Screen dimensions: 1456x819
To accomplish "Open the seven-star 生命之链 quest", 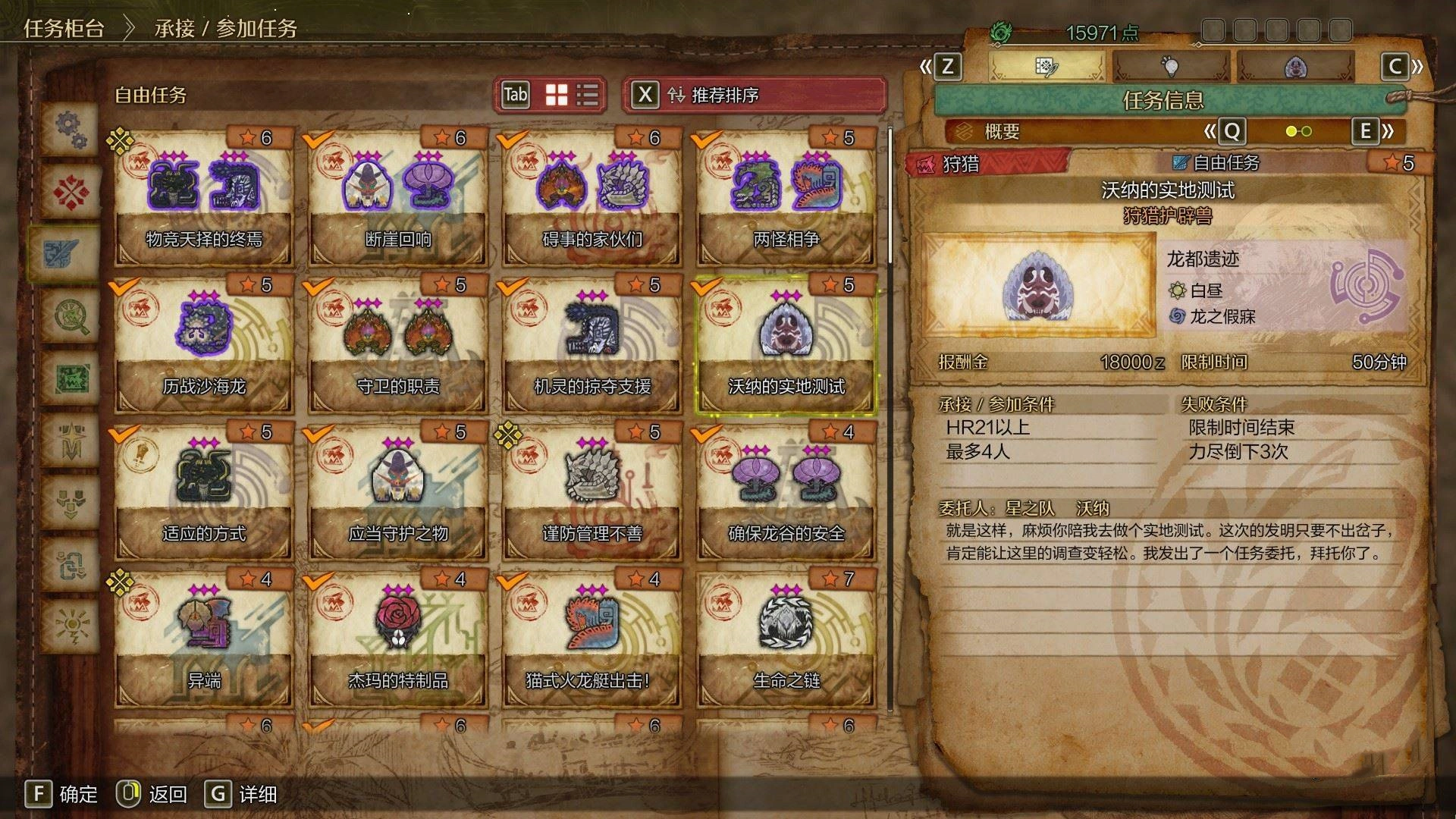I will point(786,640).
